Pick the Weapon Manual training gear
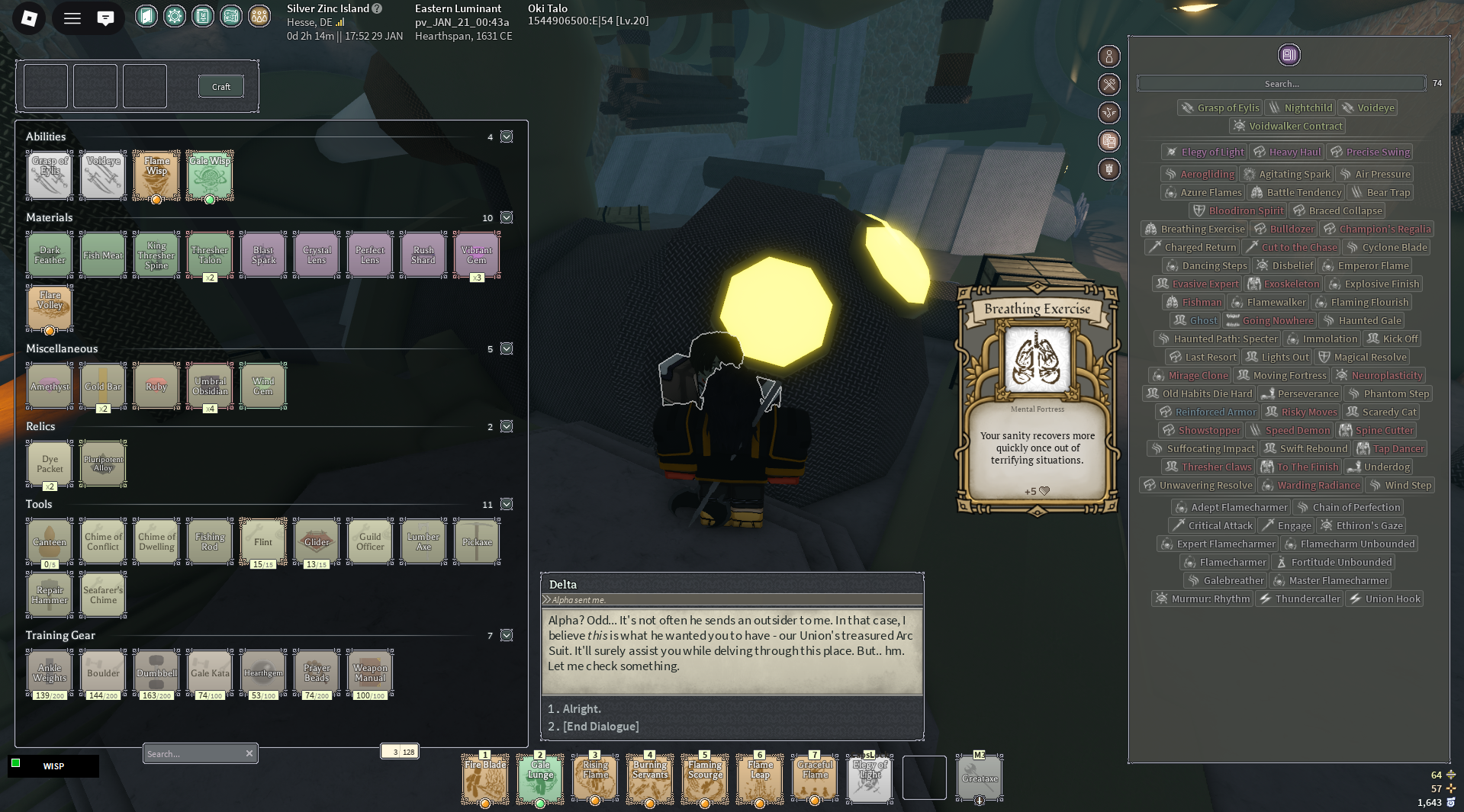 pyautogui.click(x=370, y=672)
